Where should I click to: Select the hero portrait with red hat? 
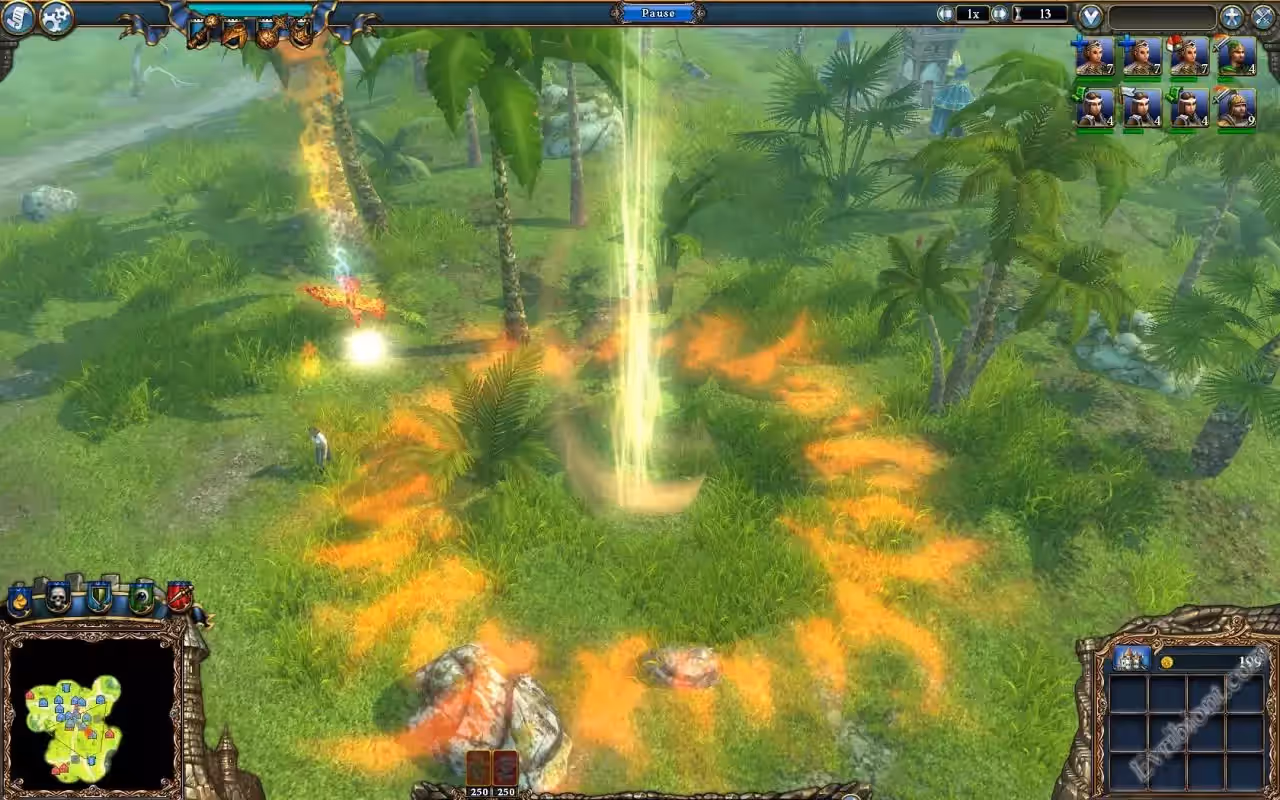coord(1189,56)
